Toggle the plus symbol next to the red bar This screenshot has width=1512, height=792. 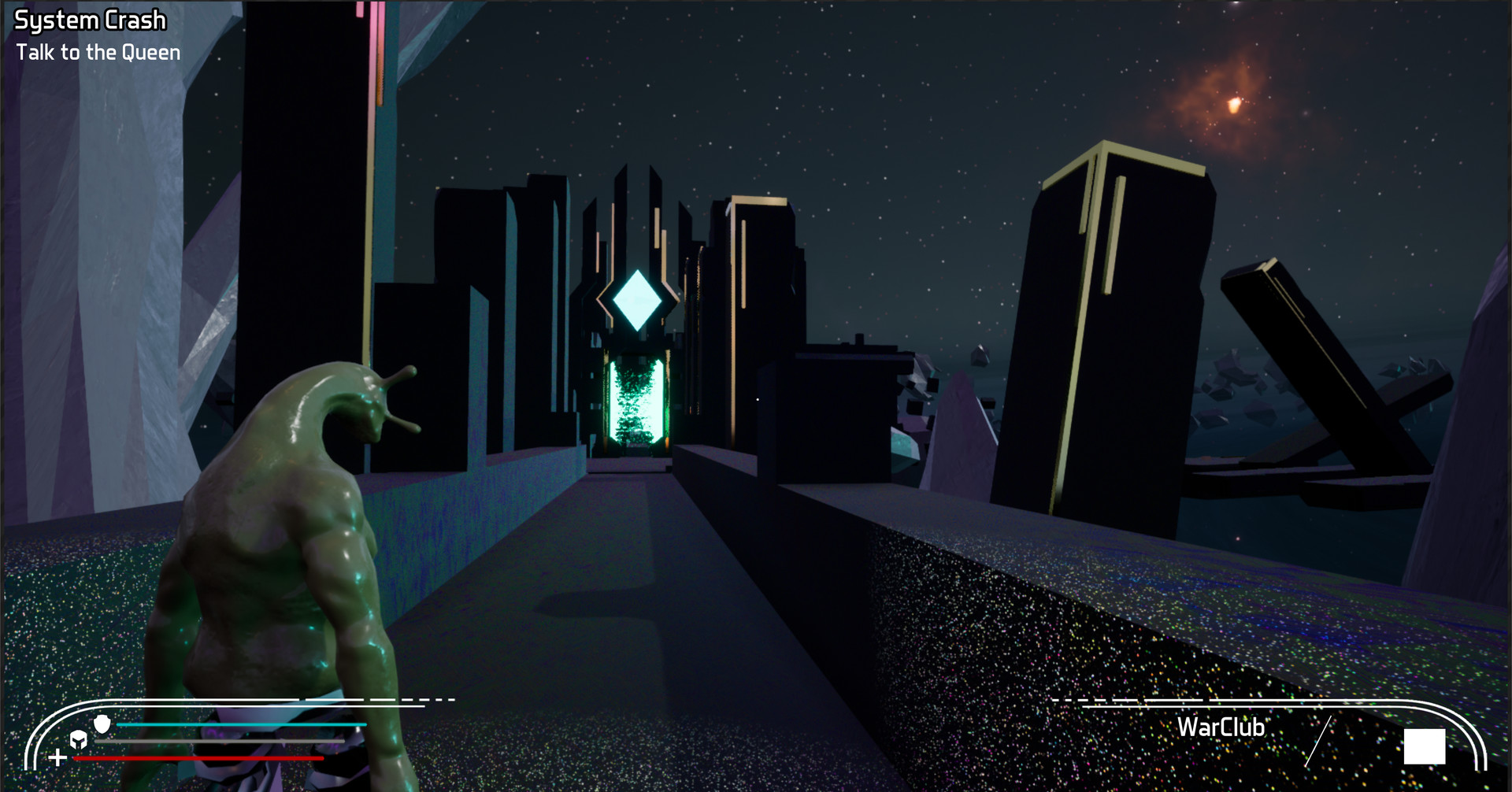click(57, 758)
